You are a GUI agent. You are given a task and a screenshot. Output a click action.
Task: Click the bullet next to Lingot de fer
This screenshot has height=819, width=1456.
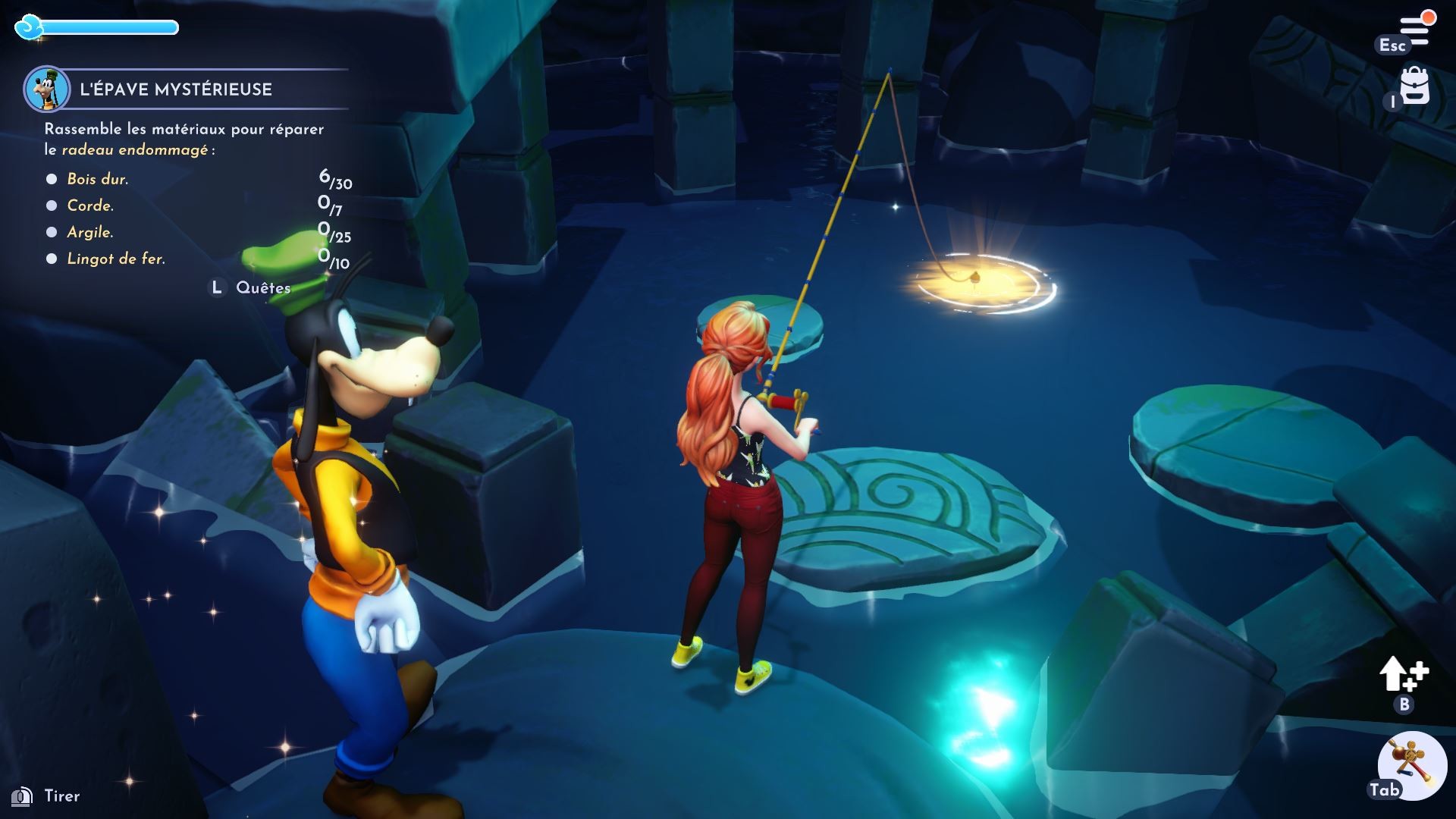point(51,259)
